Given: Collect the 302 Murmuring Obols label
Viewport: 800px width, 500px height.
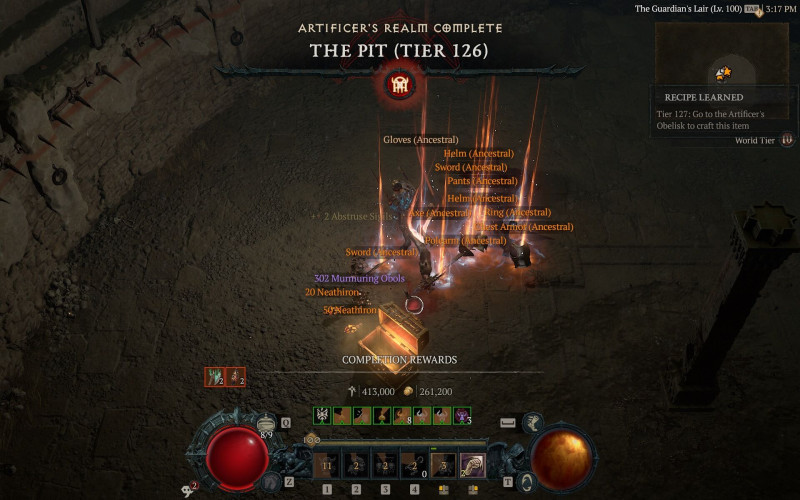Looking at the screenshot, I should click(359, 278).
